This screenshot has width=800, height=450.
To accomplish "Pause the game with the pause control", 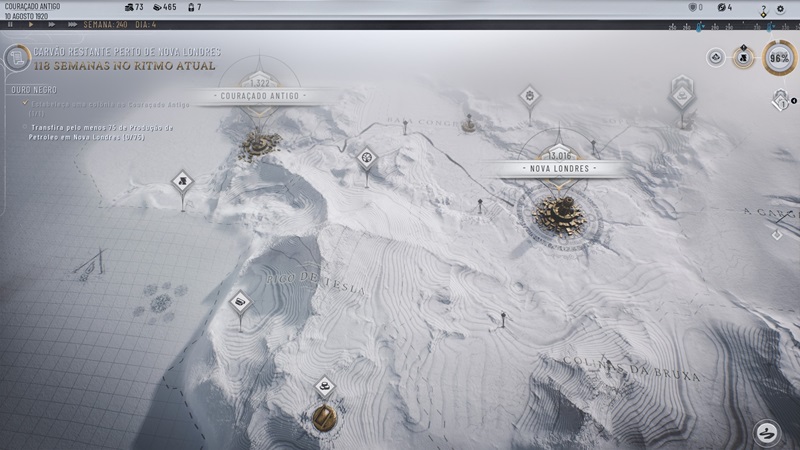I will tap(11, 23).
